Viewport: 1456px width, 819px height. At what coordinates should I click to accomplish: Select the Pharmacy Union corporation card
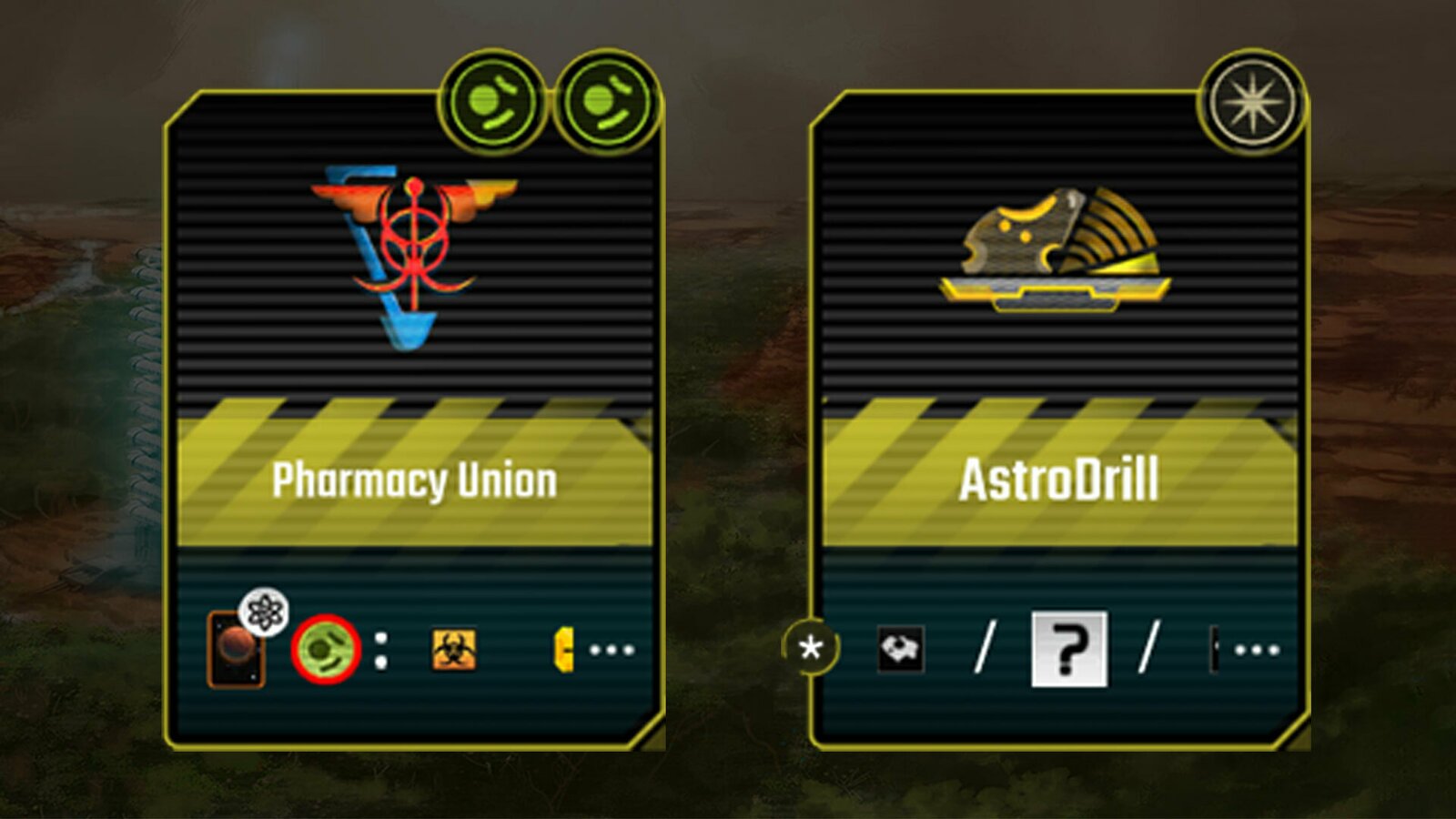414,419
